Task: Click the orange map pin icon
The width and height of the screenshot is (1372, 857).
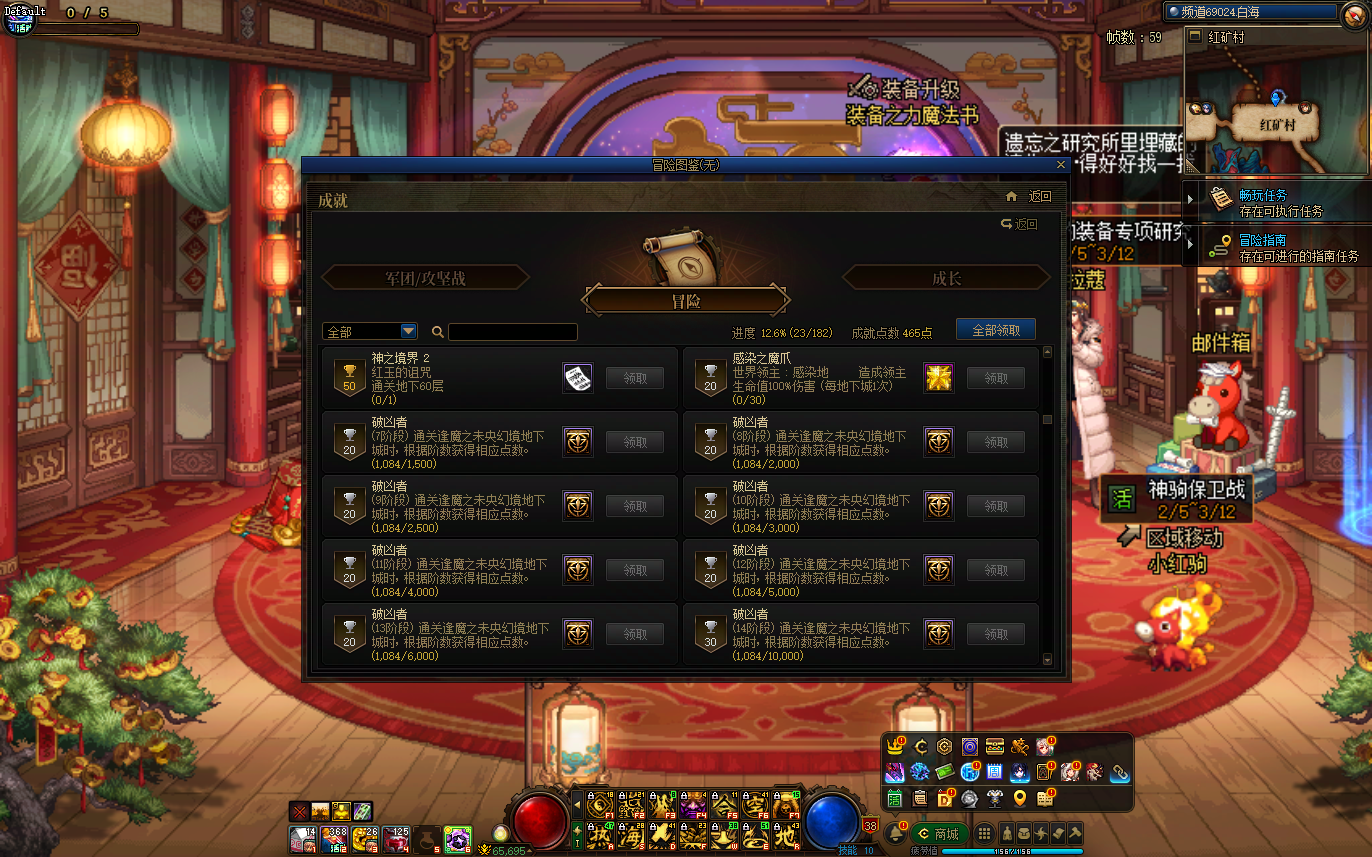Action: pos(1019,798)
